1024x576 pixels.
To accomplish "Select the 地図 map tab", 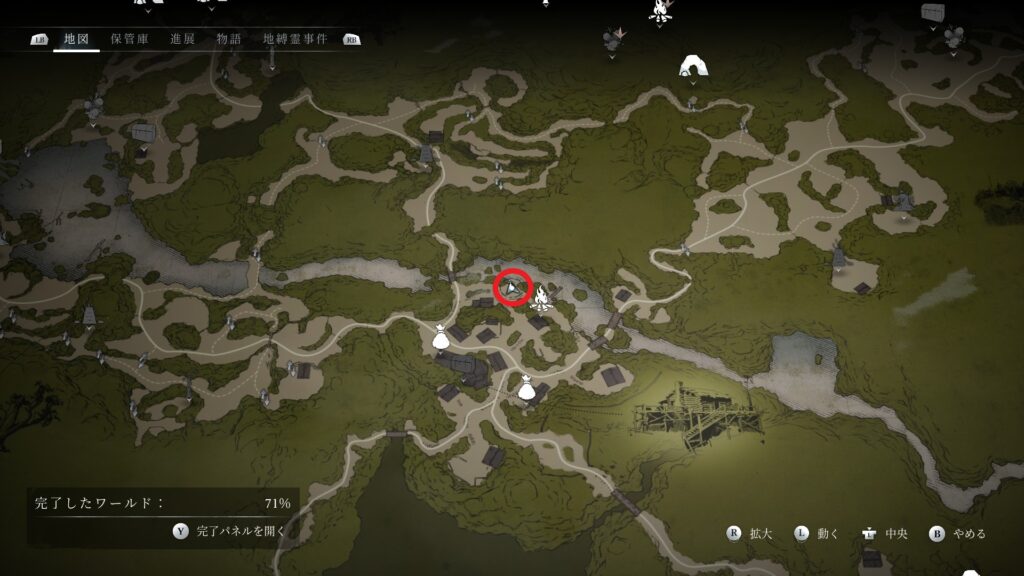I will coord(76,39).
